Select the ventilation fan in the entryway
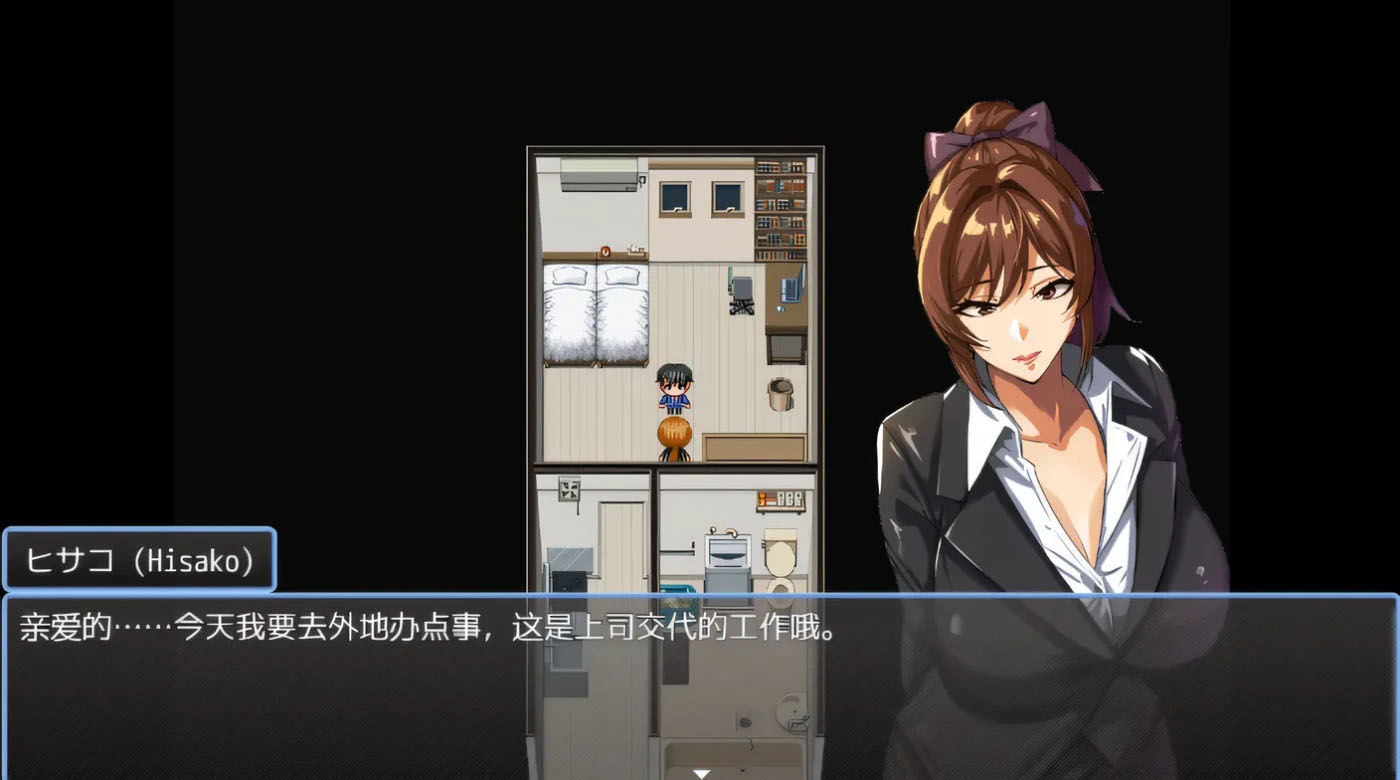This screenshot has width=1400, height=780. pyautogui.click(x=568, y=489)
